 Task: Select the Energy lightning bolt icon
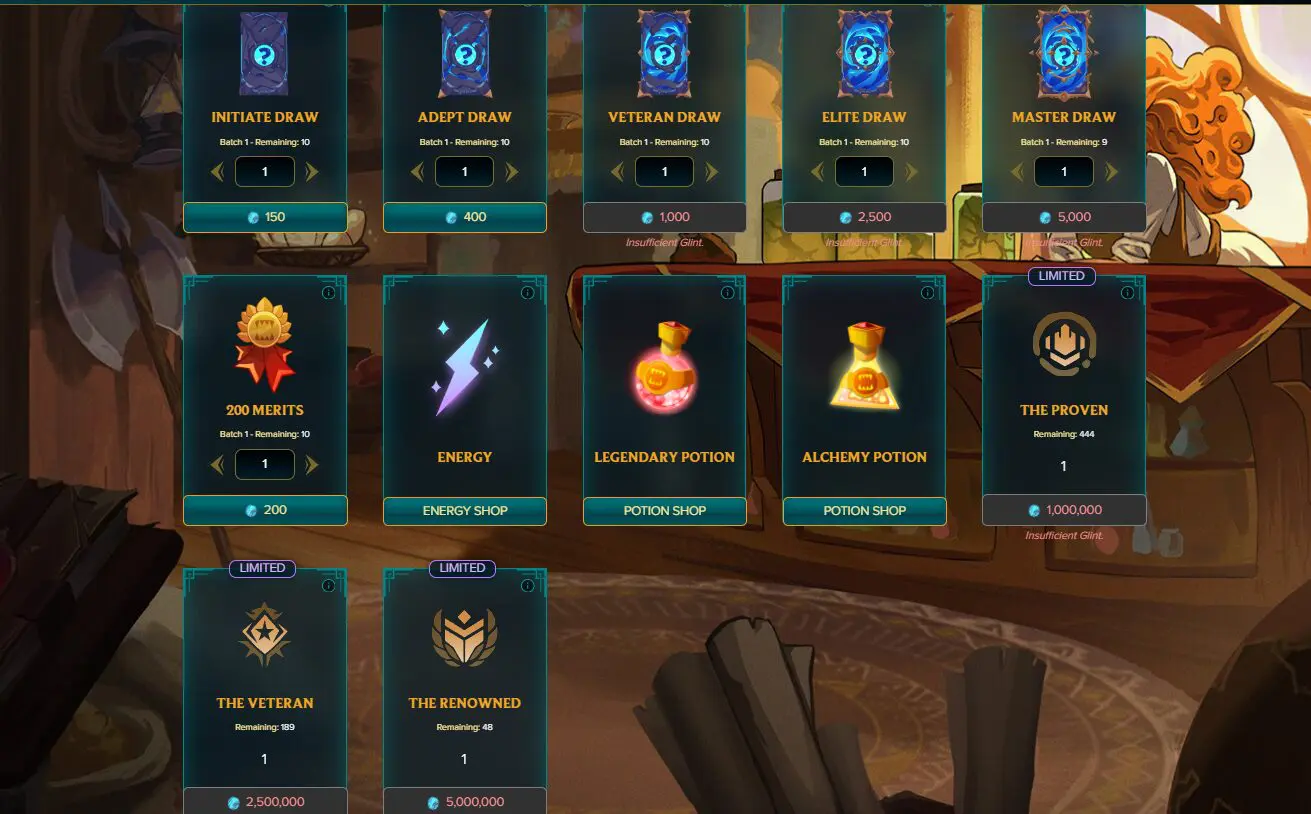tap(464, 358)
